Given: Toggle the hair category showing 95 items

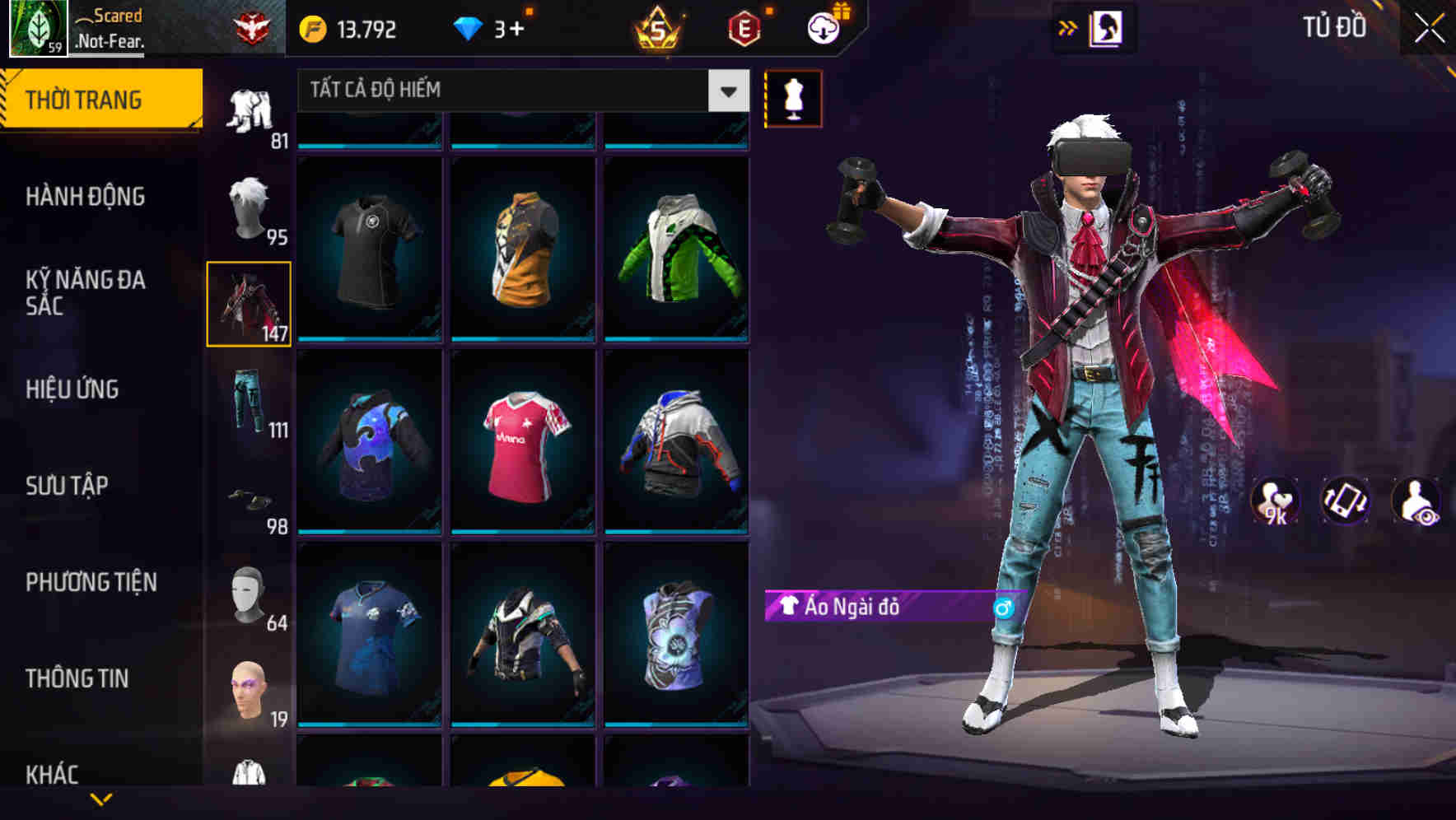Looking at the screenshot, I should point(249,206).
